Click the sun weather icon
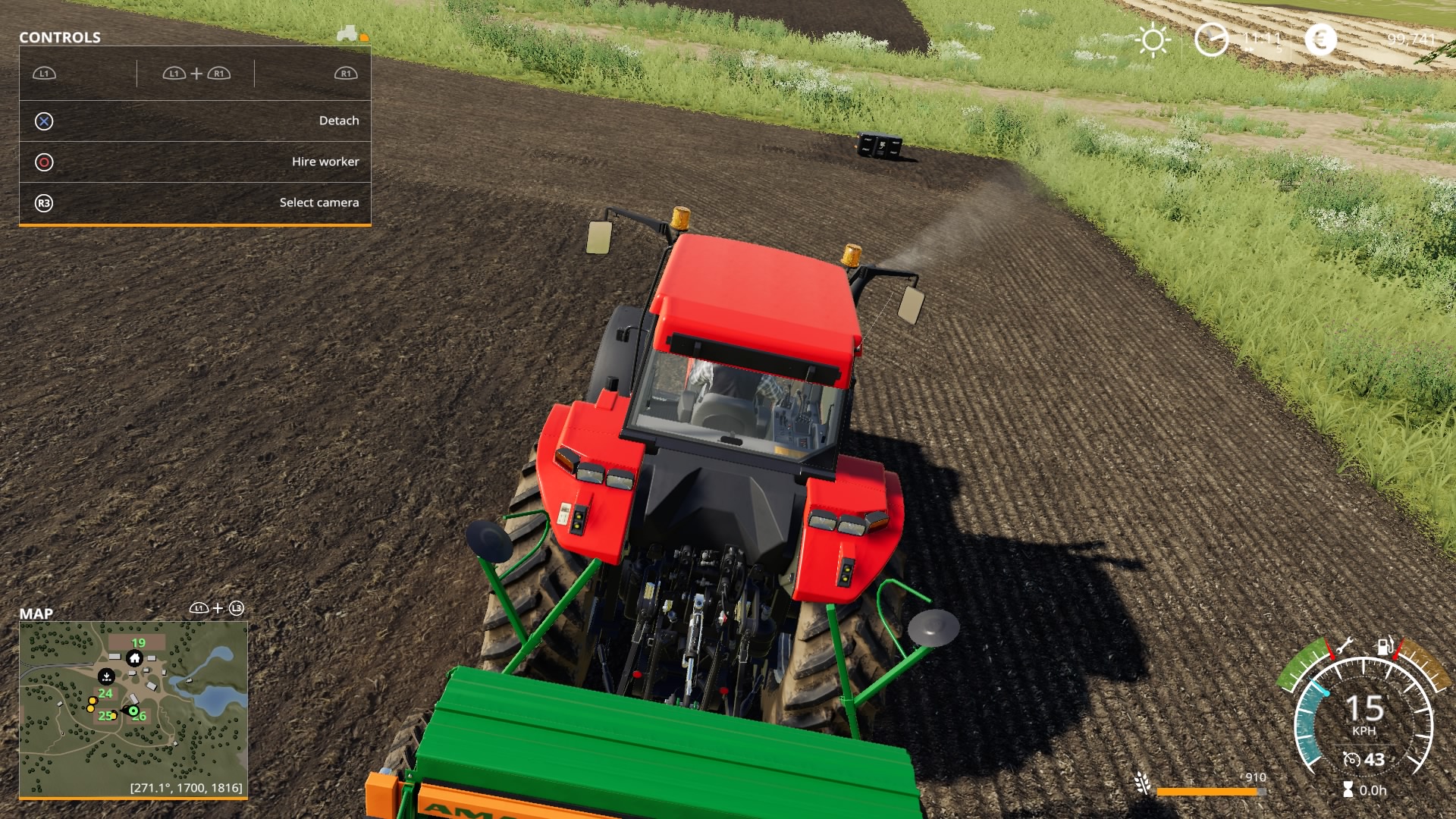The height and width of the screenshot is (819, 1456). tap(1154, 39)
